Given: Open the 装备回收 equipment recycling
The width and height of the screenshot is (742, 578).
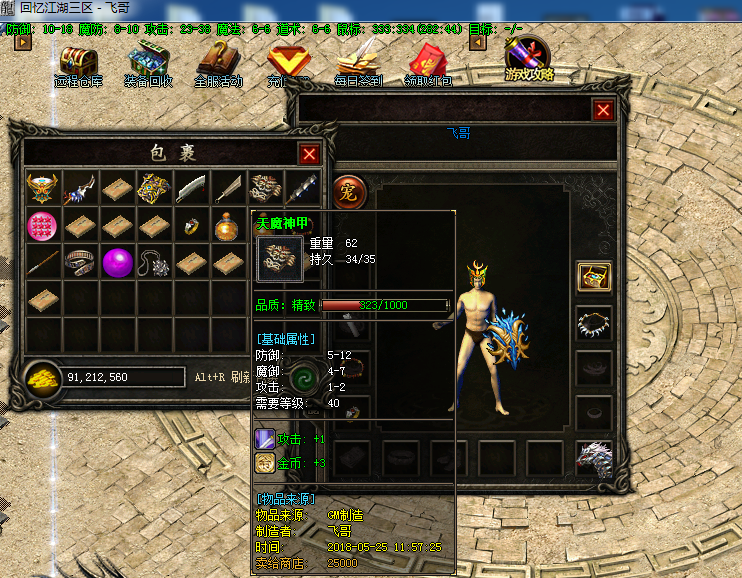Looking at the screenshot, I should point(148,63).
